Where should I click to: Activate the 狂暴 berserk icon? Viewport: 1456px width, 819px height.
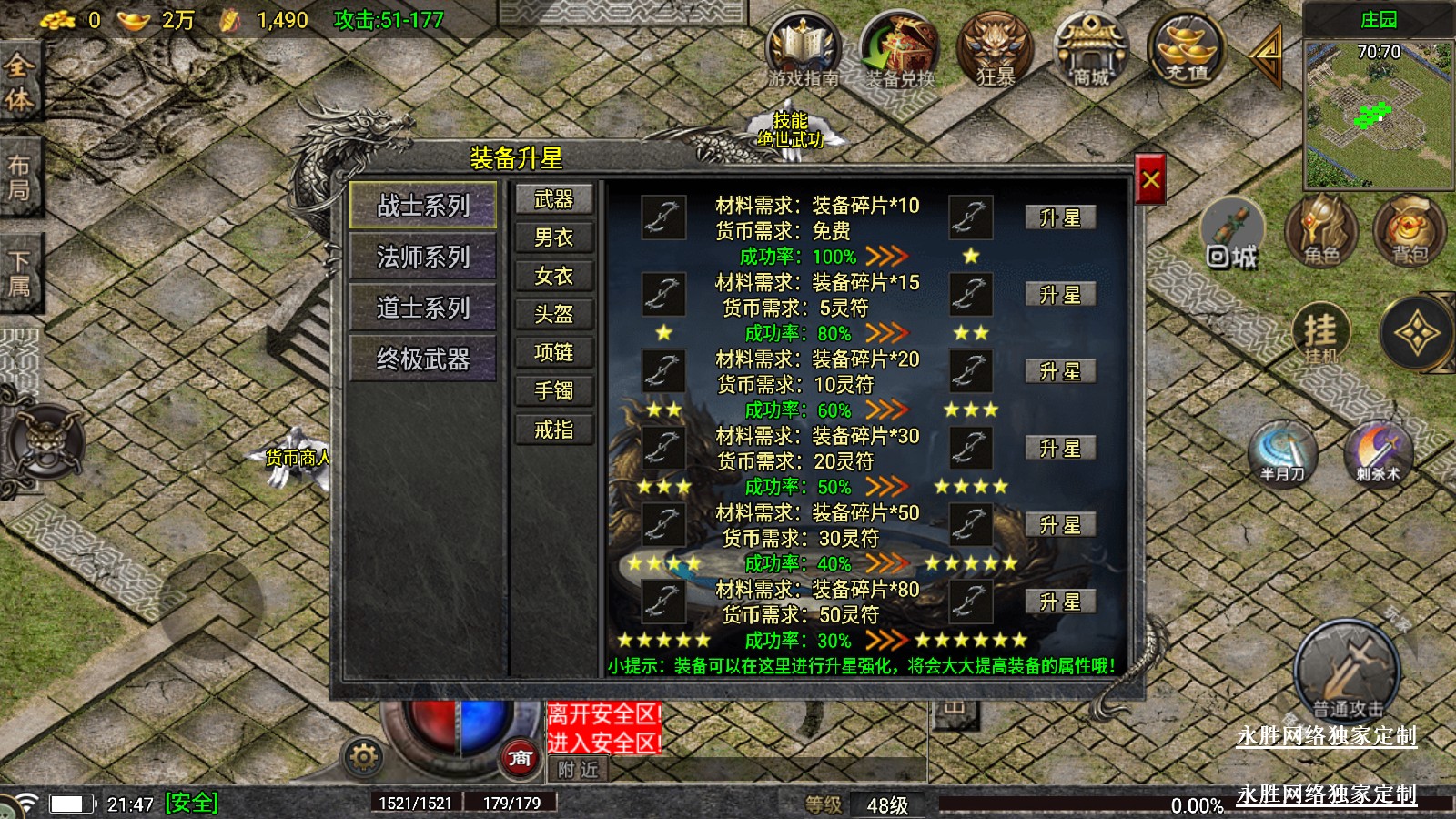point(995,50)
